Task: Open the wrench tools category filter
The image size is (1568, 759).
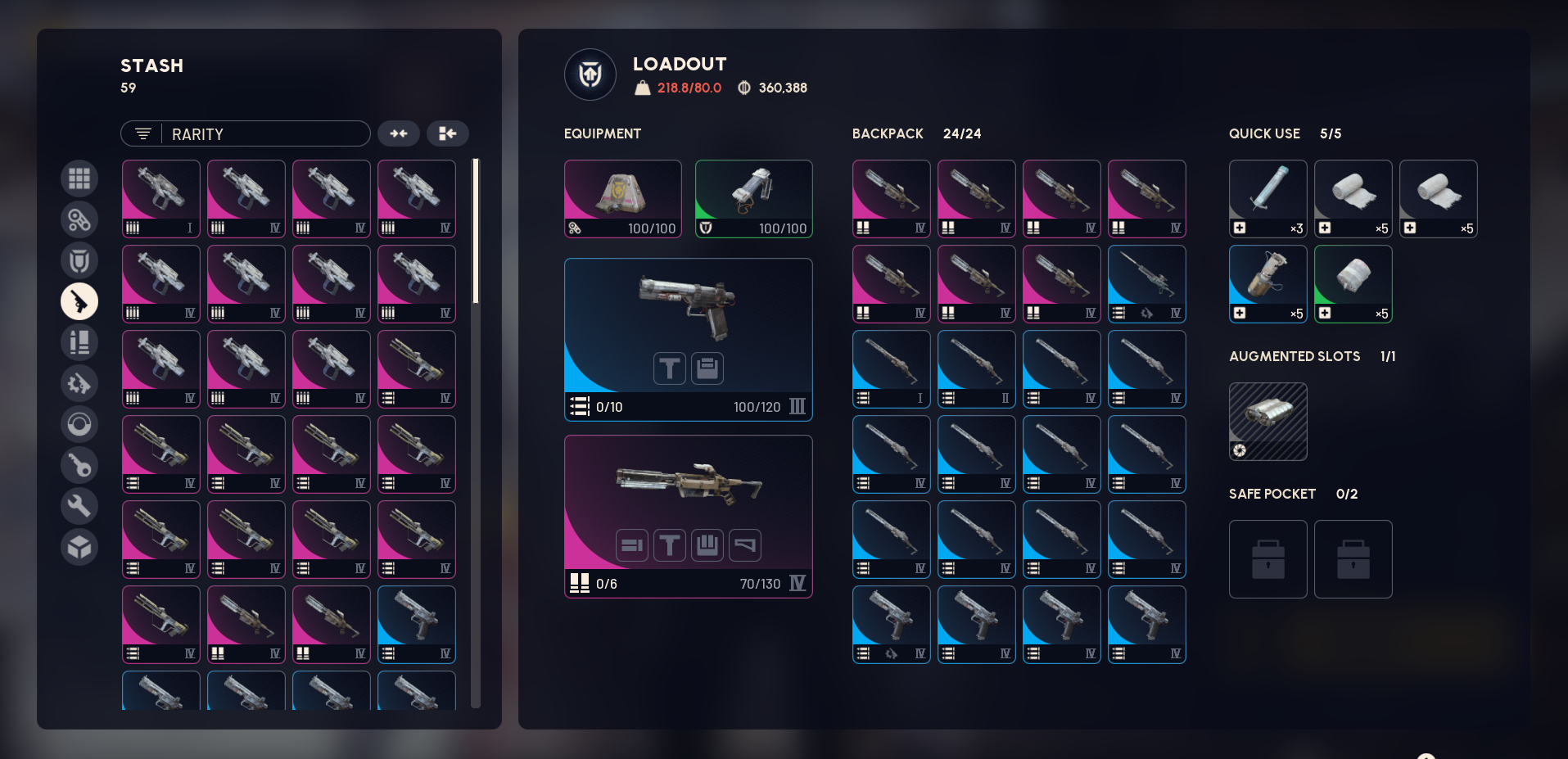Action: pyautogui.click(x=79, y=506)
